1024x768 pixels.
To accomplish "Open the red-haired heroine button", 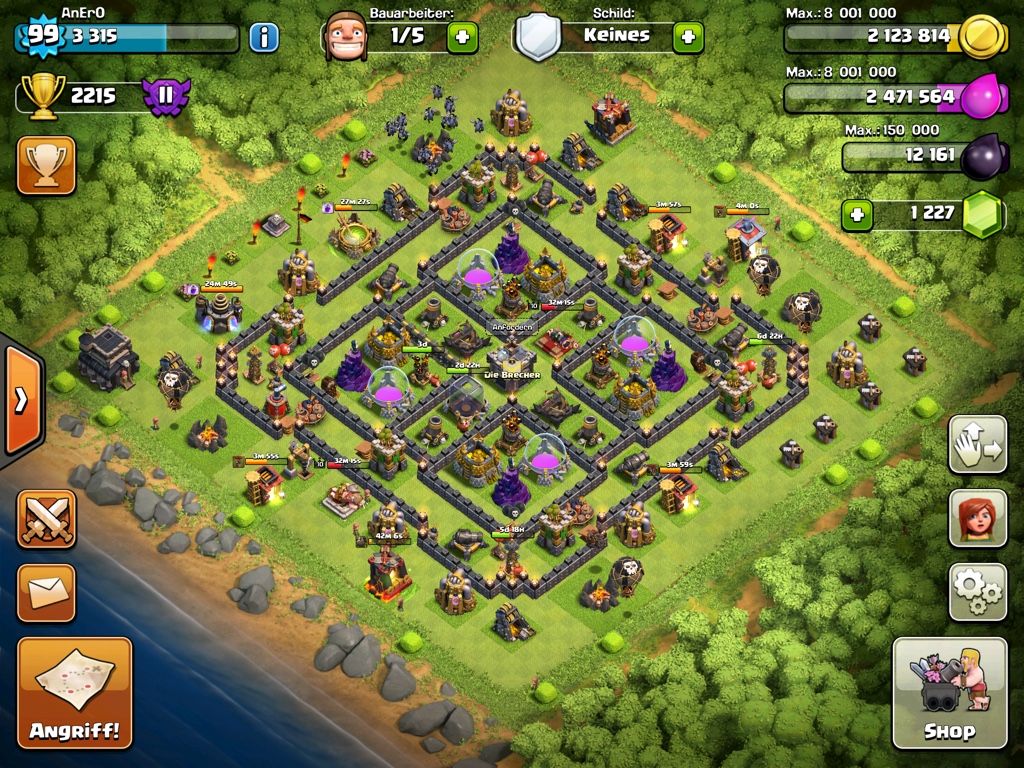I will tap(977, 519).
